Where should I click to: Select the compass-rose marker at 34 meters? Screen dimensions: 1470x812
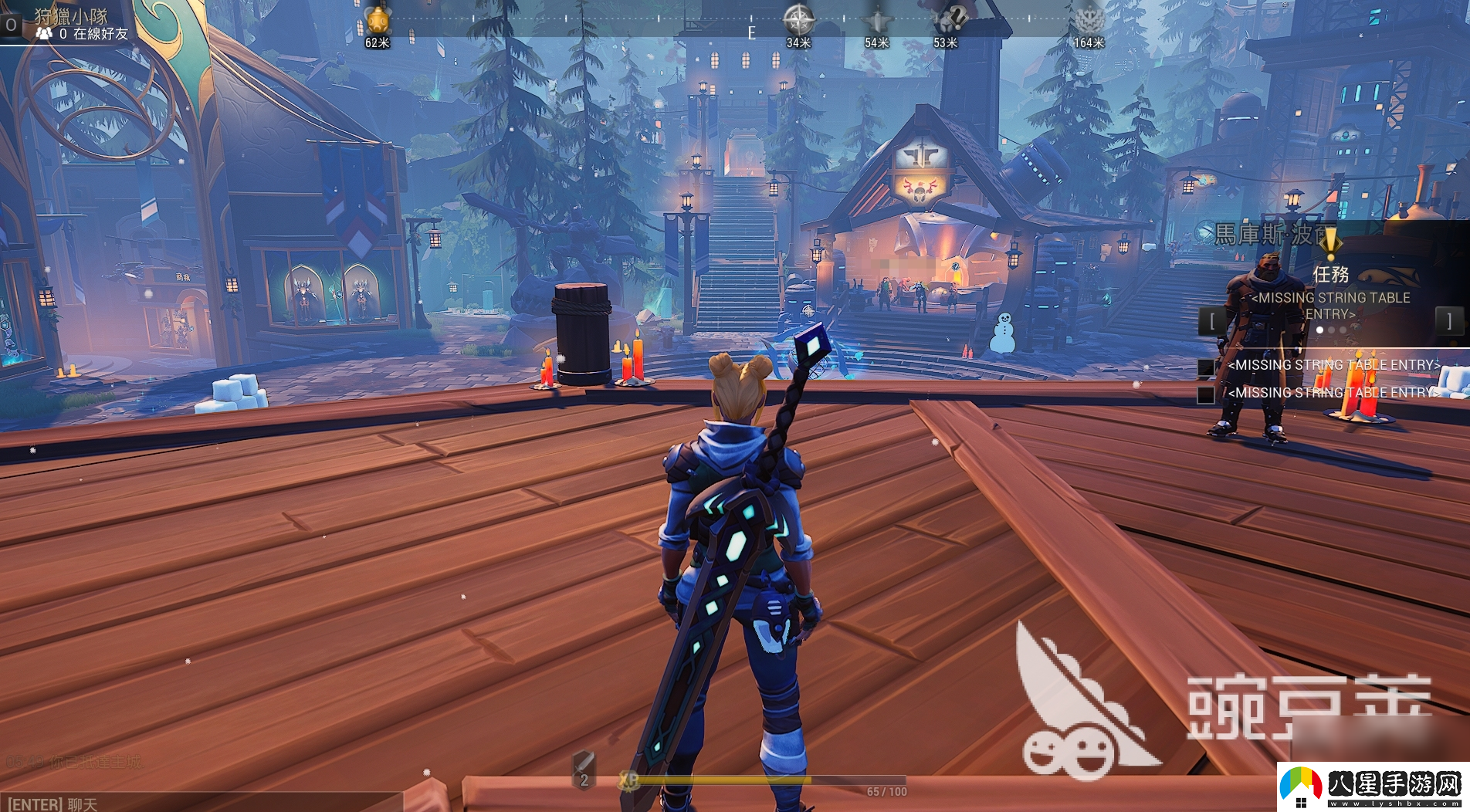[798, 19]
